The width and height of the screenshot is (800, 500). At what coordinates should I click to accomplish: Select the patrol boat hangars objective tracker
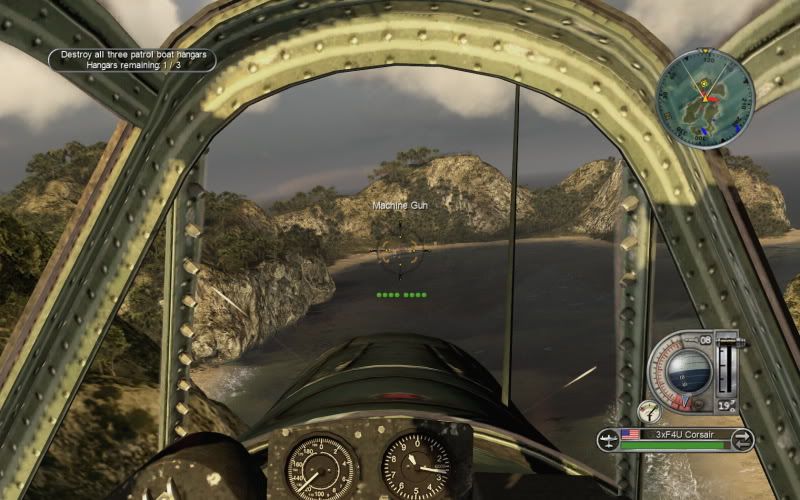[133, 59]
